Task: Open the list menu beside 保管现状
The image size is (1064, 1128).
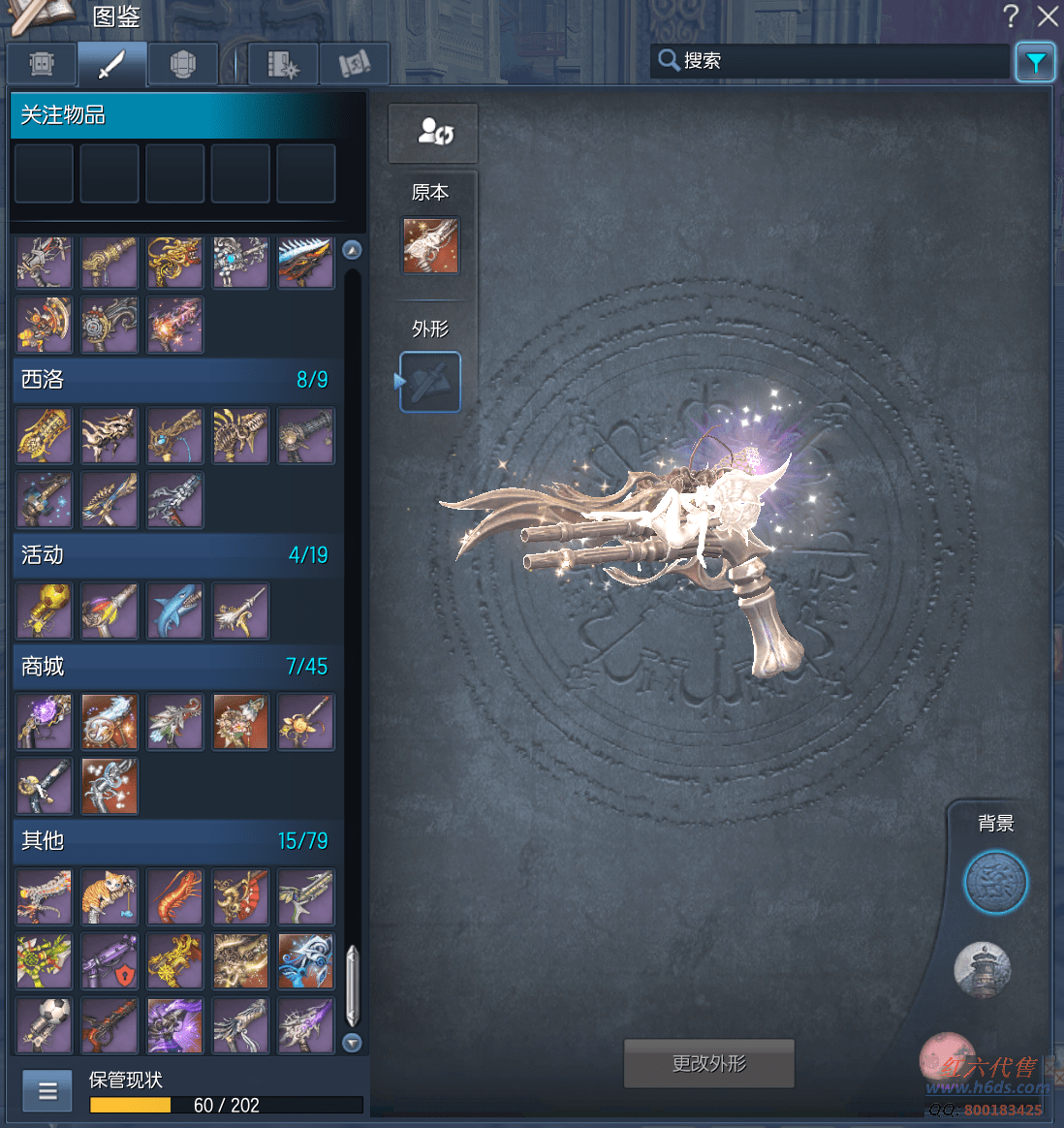Action: tap(47, 1091)
